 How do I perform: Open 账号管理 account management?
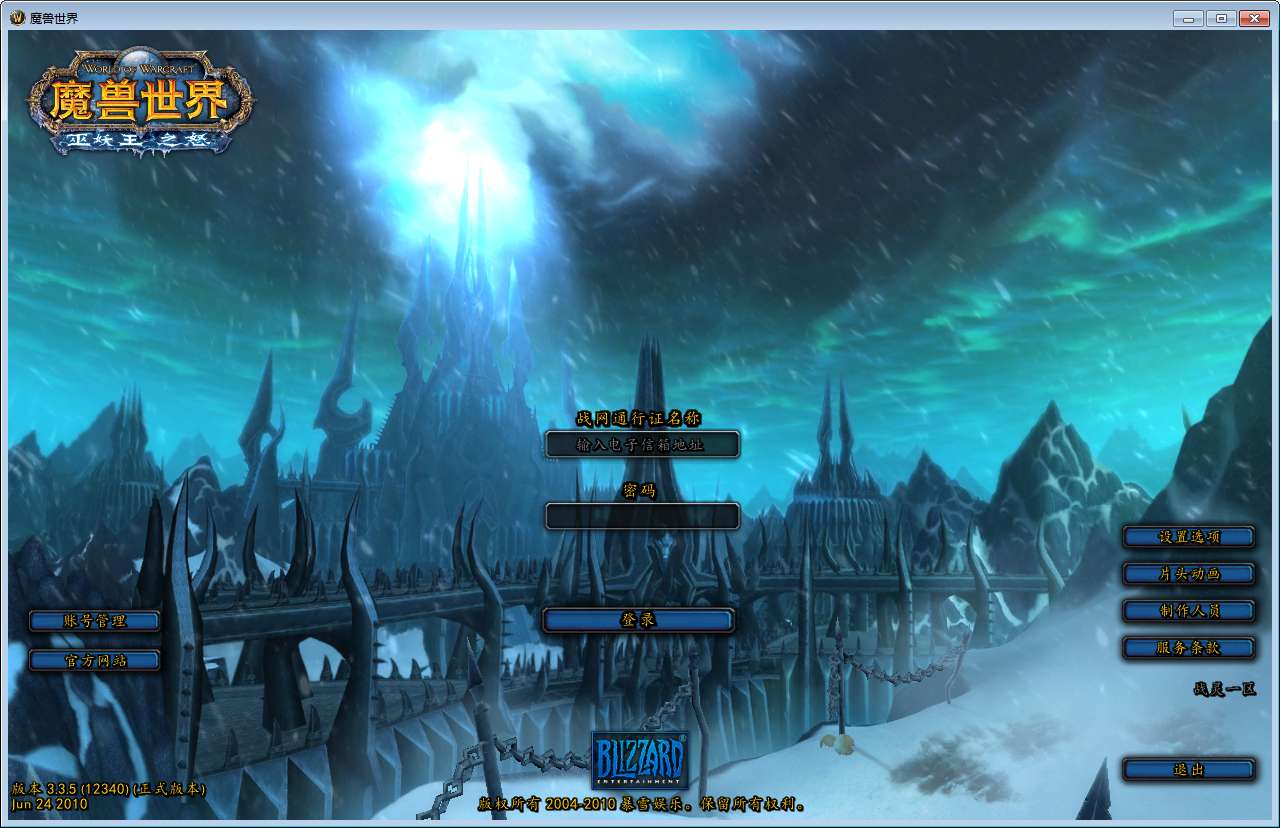pyautogui.click(x=95, y=621)
